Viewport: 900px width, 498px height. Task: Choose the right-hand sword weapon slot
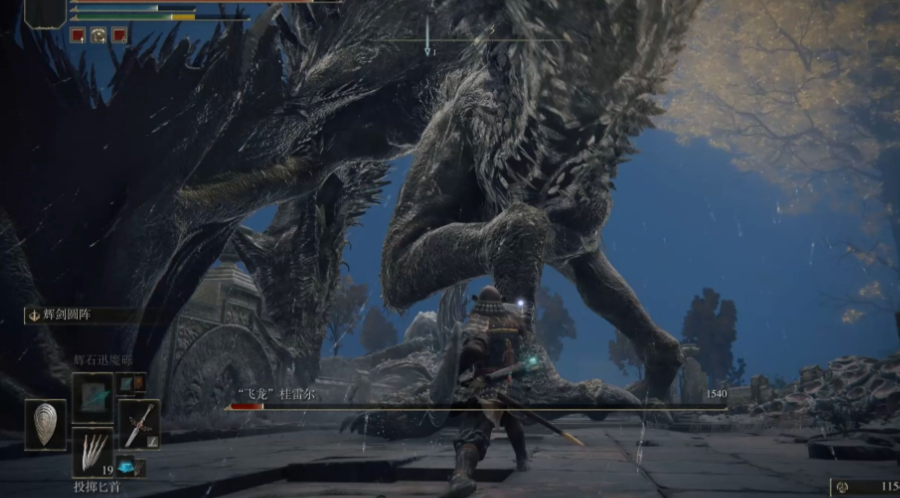(x=139, y=423)
